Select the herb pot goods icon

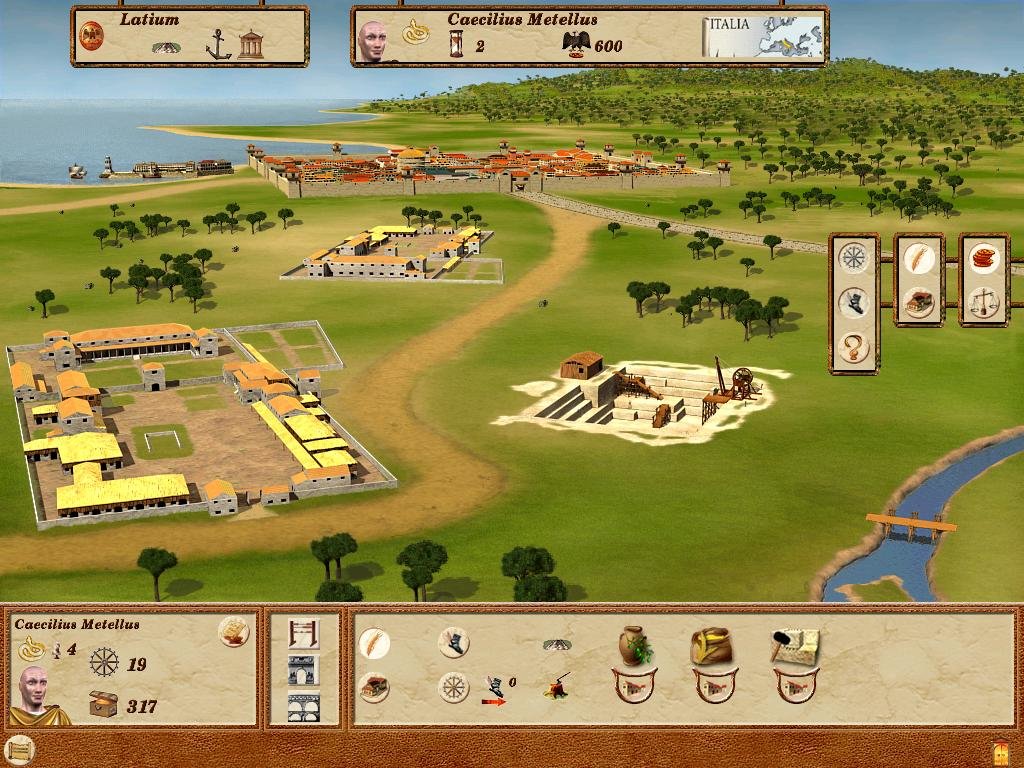point(632,646)
